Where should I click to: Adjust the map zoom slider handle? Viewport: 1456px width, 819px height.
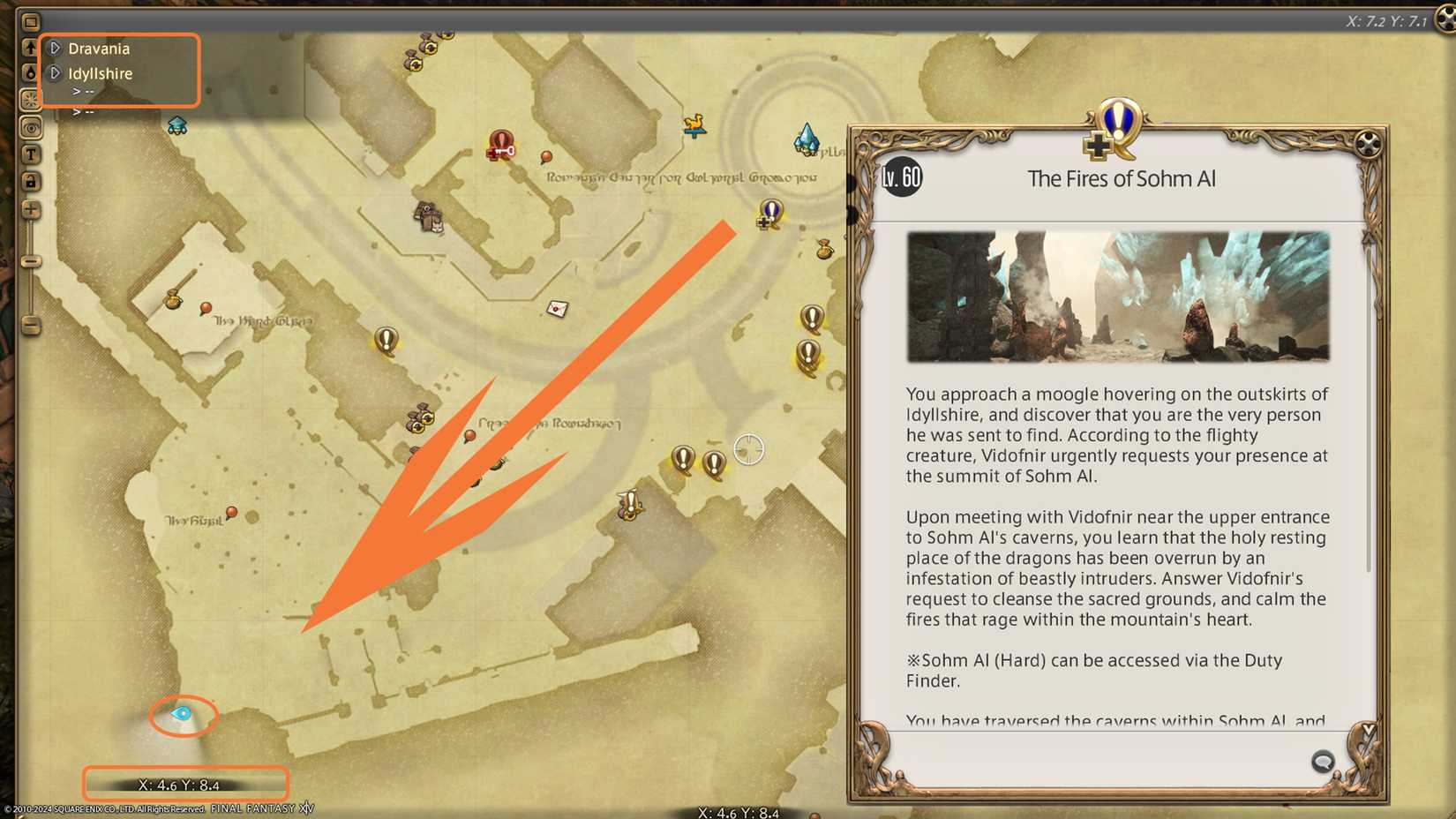(x=32, y=260)
